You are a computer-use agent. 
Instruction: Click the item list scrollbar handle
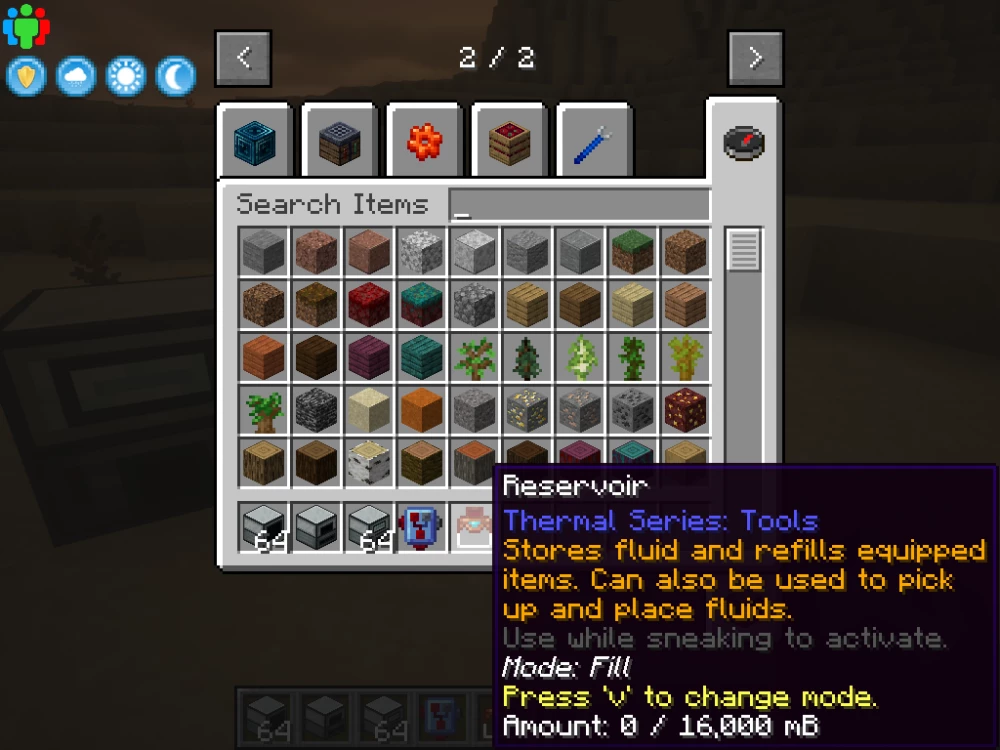(743, 250)
